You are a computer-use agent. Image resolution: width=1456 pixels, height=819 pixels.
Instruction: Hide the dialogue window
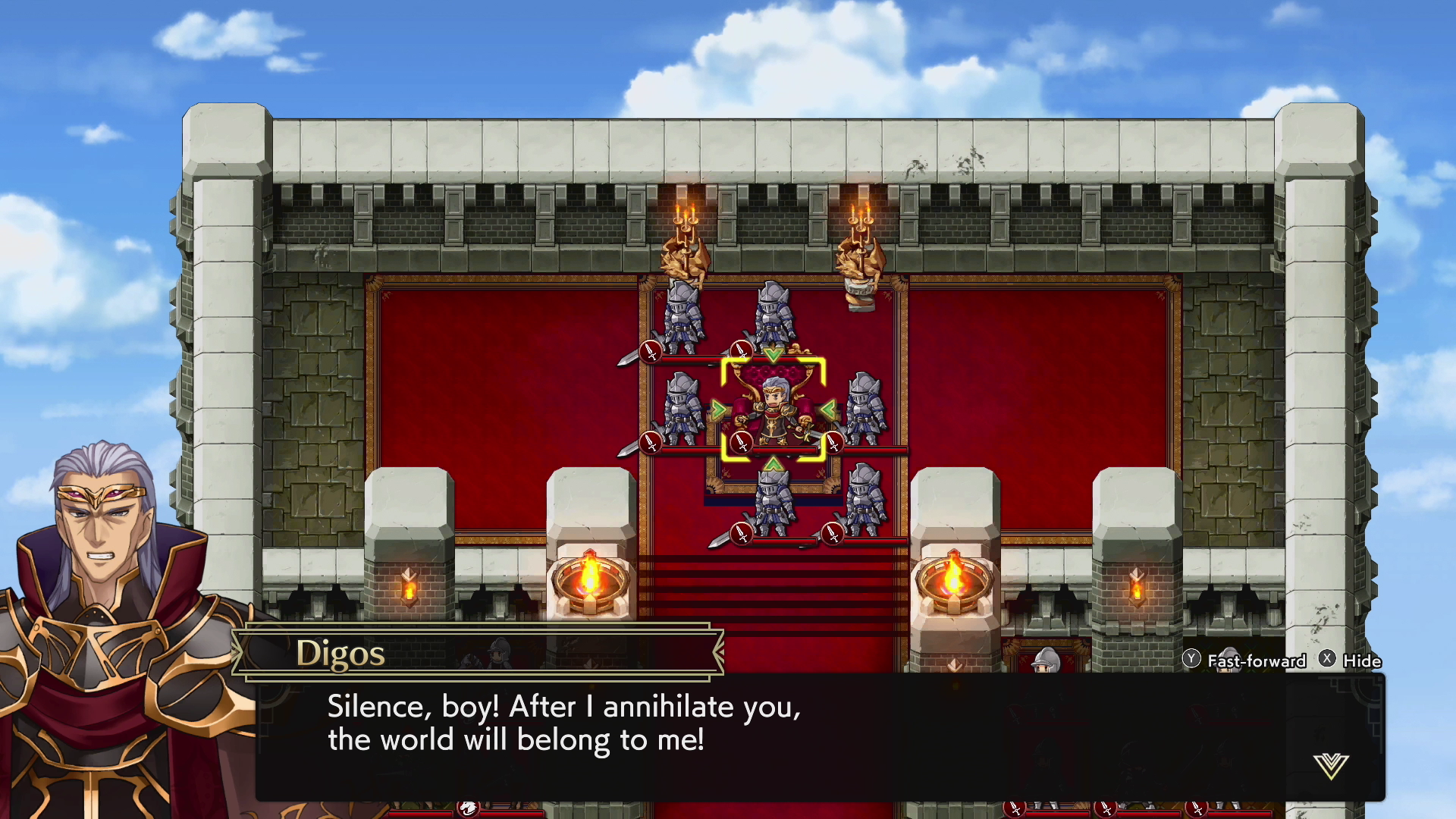point(1351,661)
